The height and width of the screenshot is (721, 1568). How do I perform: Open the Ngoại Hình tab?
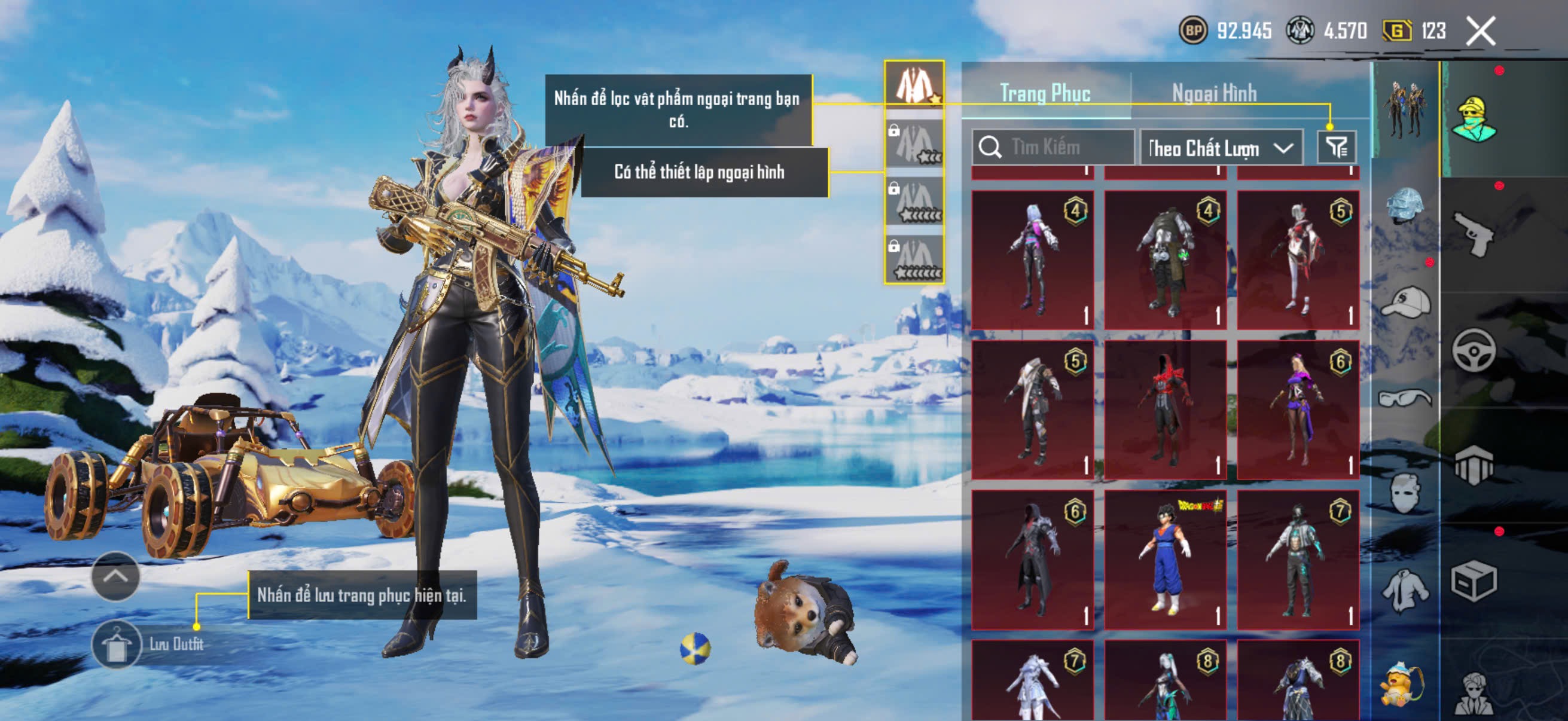(1214, 93)
